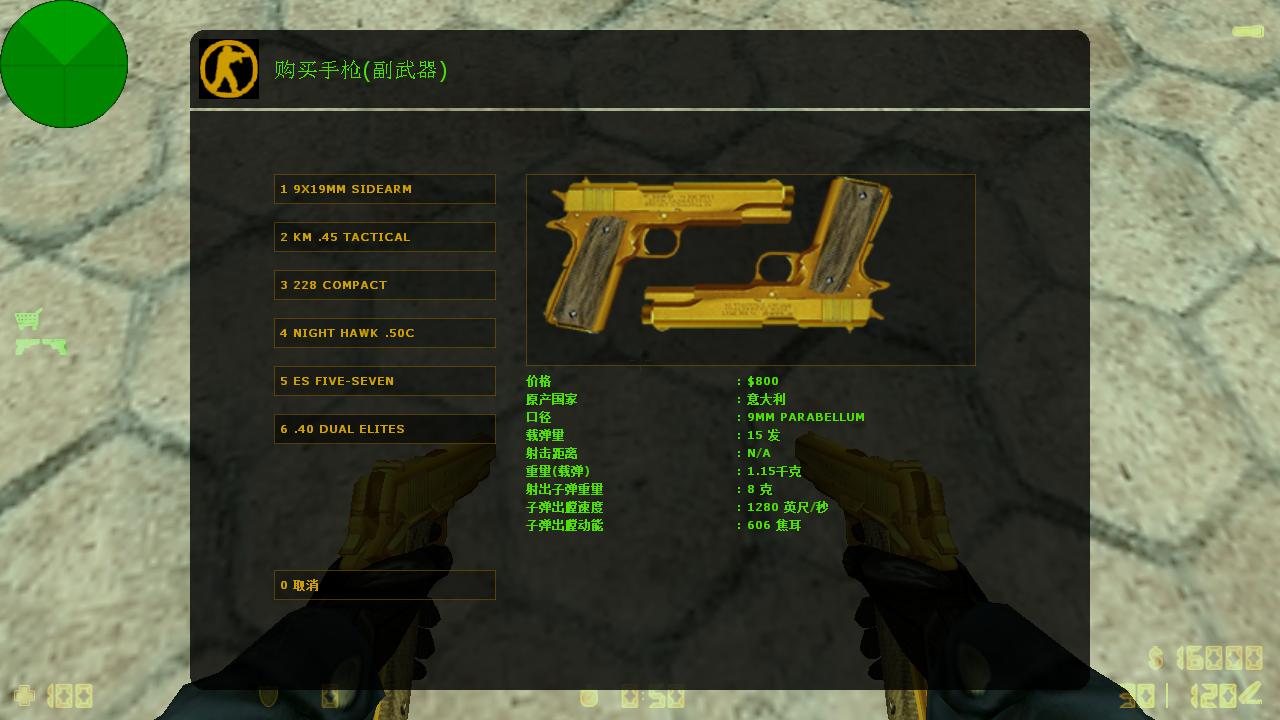The height and width of the screenshot is (720, 1280).
Task: Buy the 9X19MM Sidearm pistol
Action: point(384,189)
